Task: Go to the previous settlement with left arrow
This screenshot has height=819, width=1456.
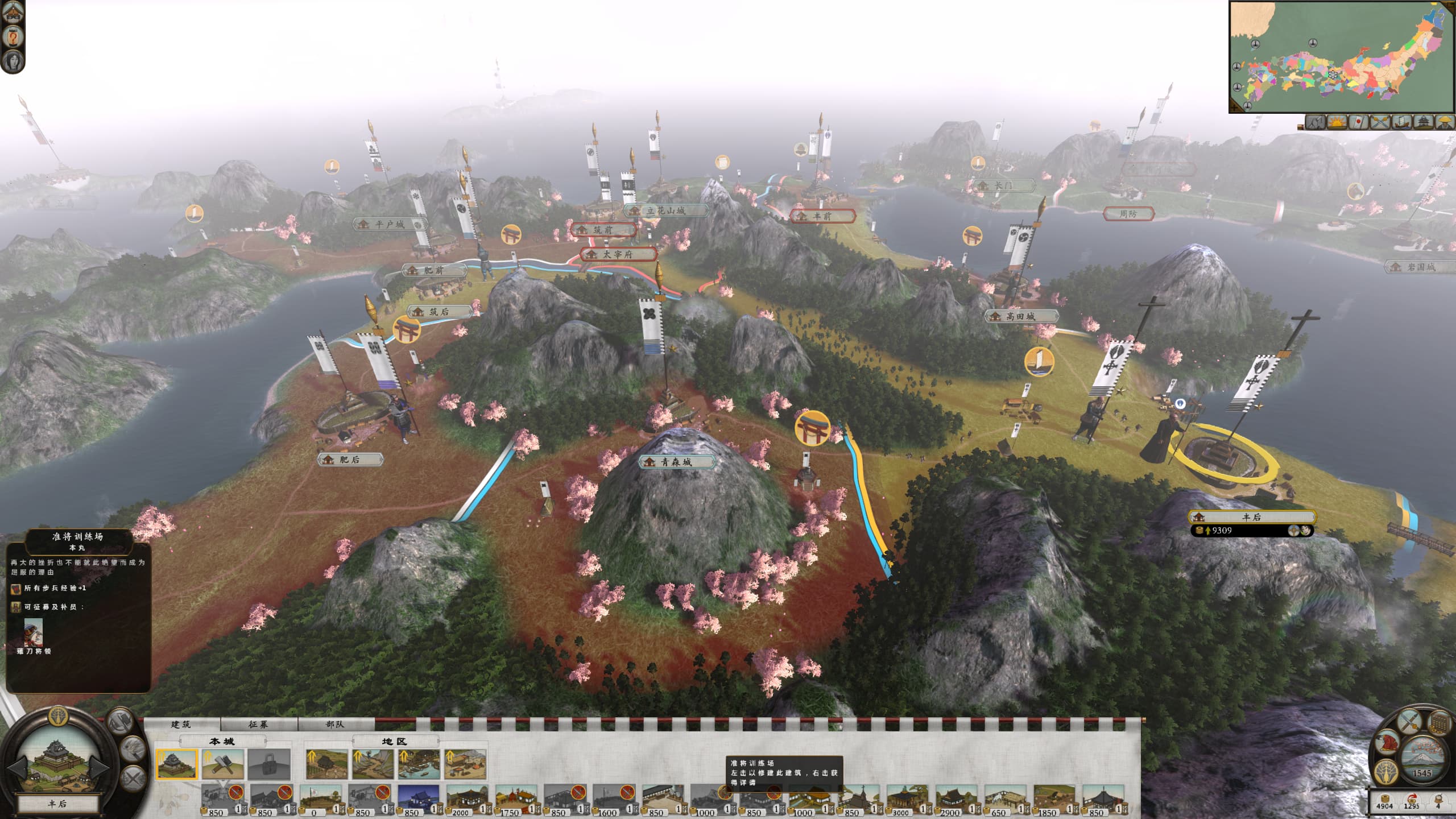Action: [x=17, y=768]
